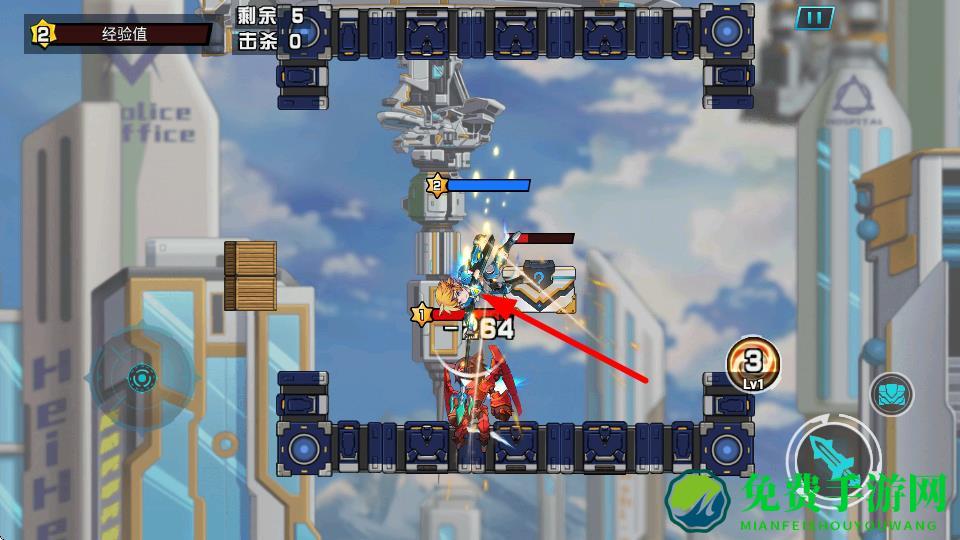Touch the virtual joystick control
Viewport: 960px width, 540px height.
(143, 379)
